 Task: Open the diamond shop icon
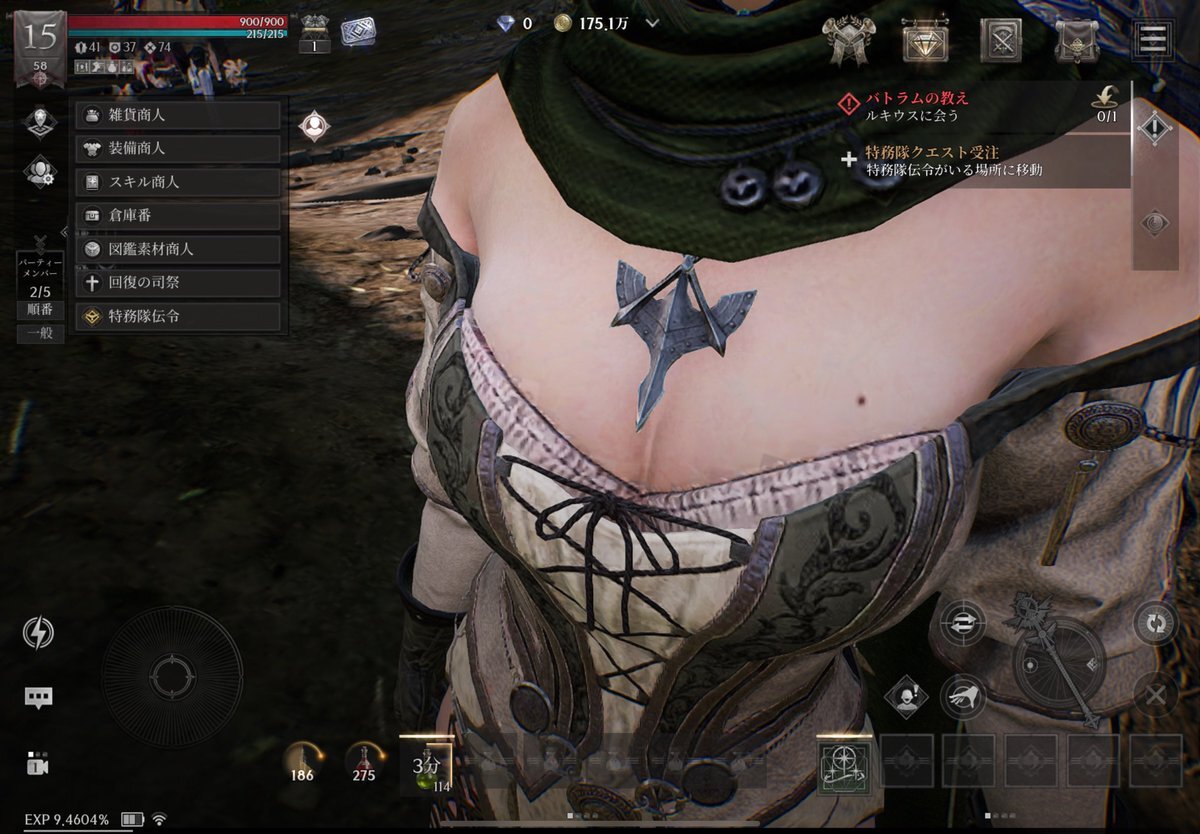(x=923, y=41)
